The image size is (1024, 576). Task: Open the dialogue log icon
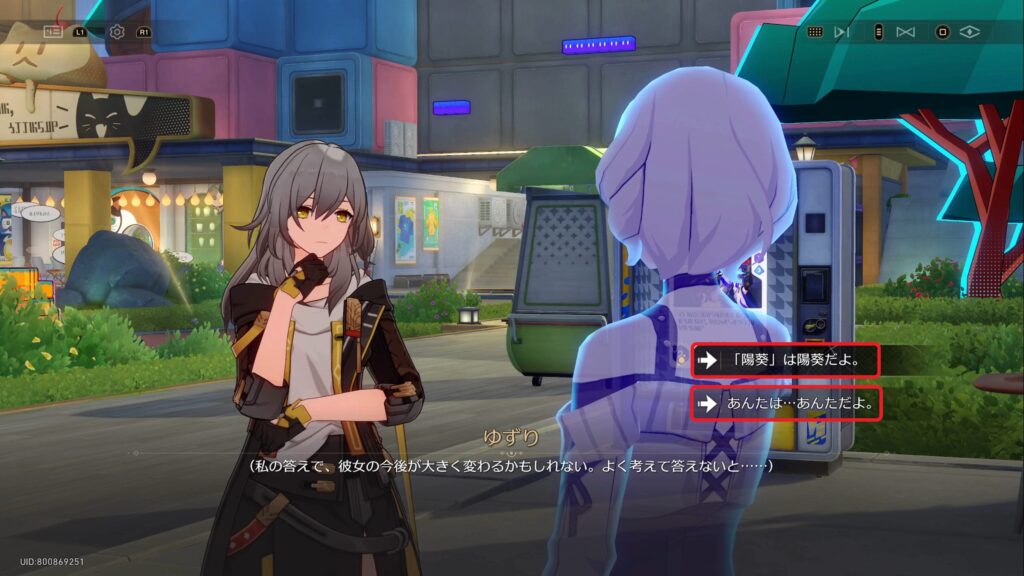tap(53, 32)
